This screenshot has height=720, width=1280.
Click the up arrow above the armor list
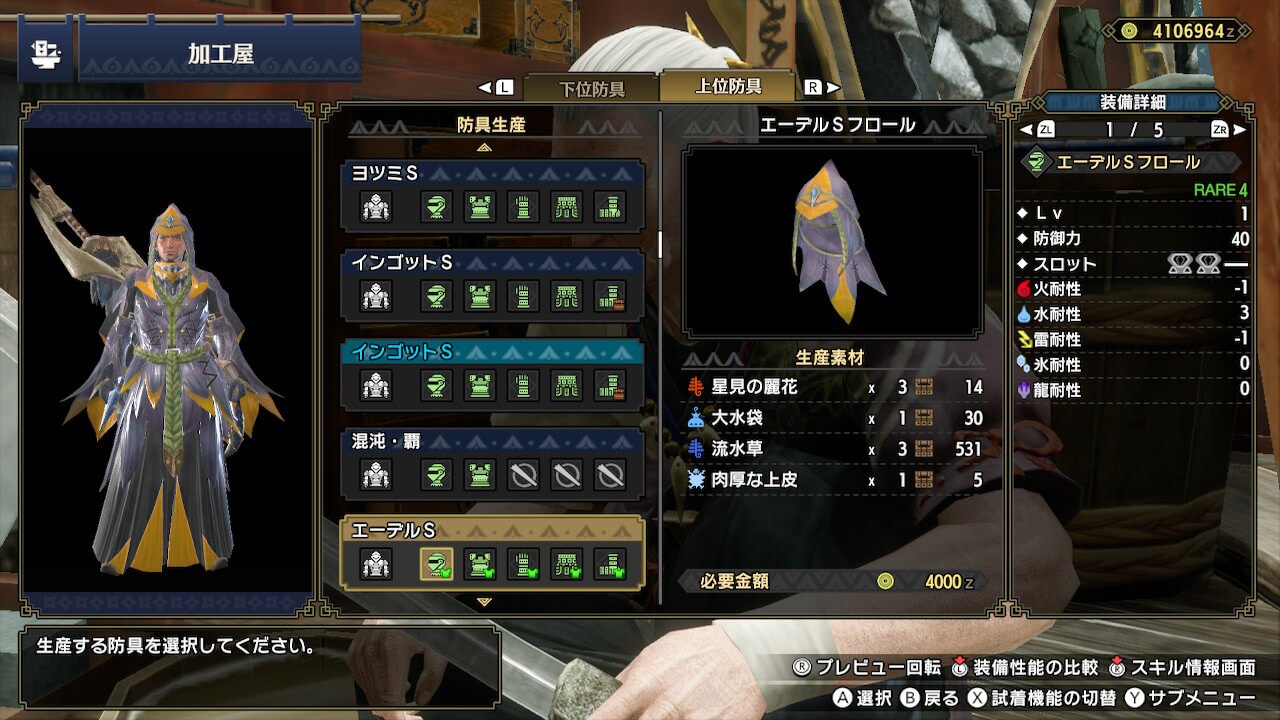485,147
